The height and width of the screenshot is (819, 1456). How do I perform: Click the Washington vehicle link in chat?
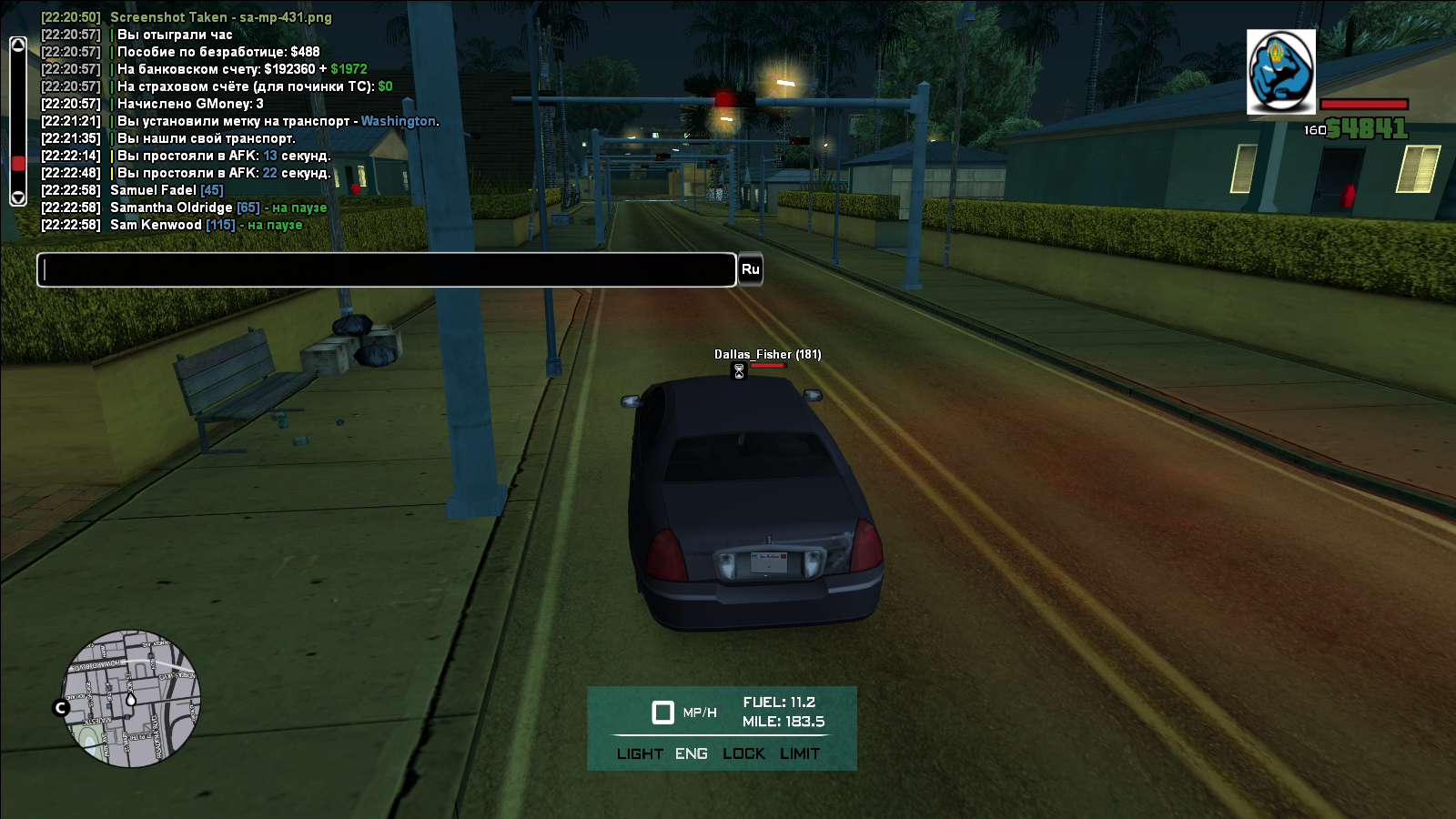click(399, 121)
